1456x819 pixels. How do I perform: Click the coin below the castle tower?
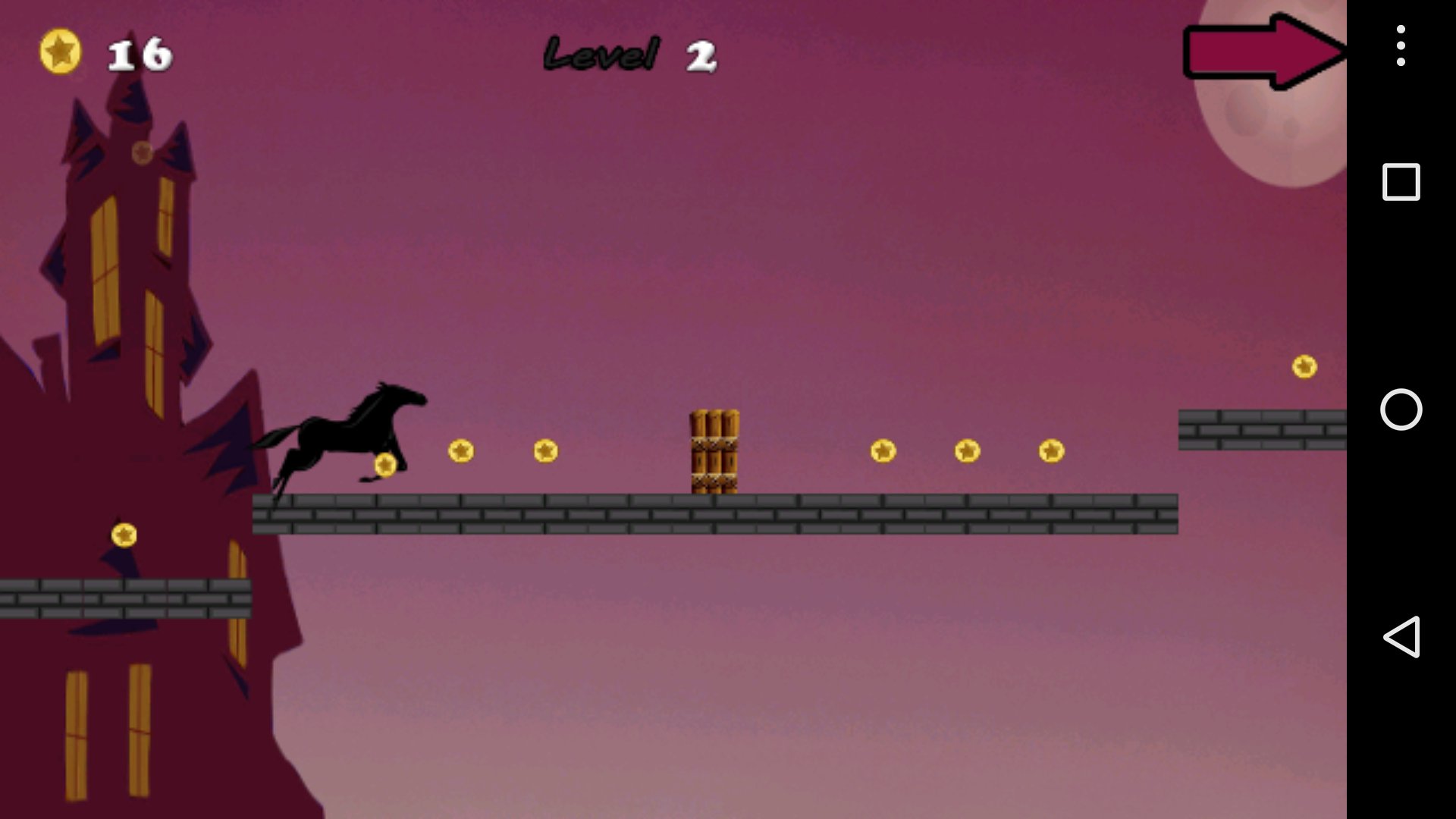[123, 535]
